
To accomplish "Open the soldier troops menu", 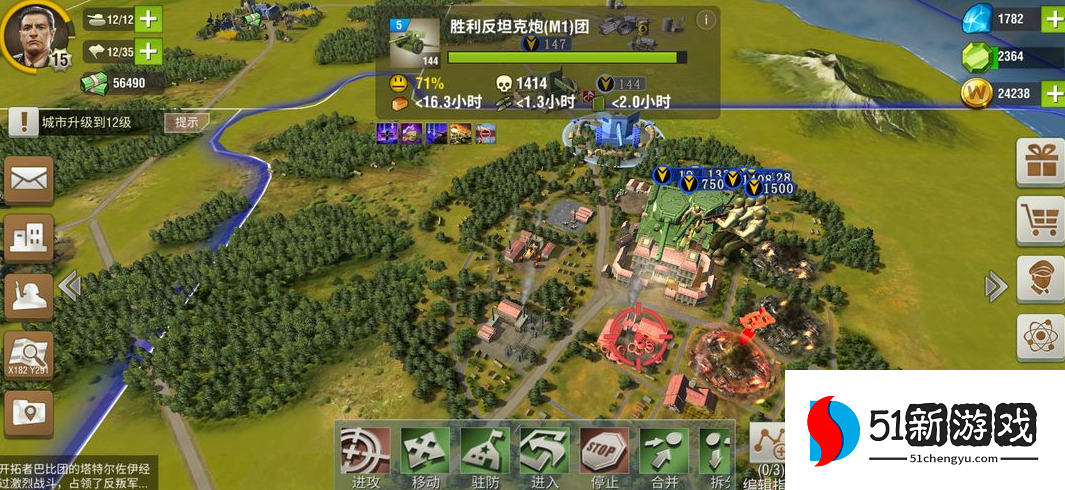I will pos(29,296).
